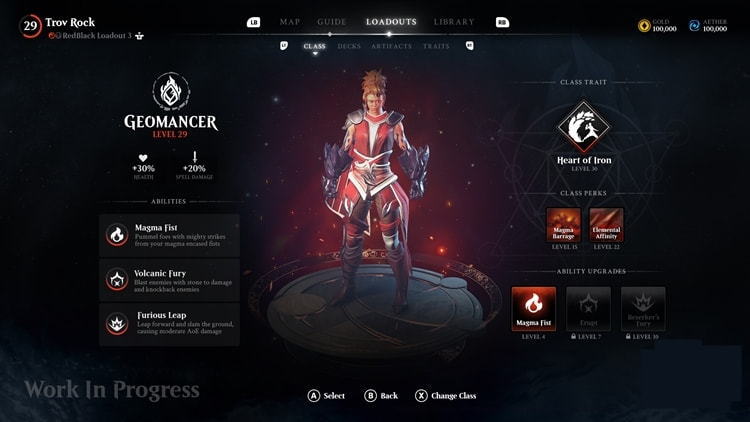Image resolution: width=750 pixels, height=422 pixels.
Task: Select the Loadouts tab
Action: (391, 22)
